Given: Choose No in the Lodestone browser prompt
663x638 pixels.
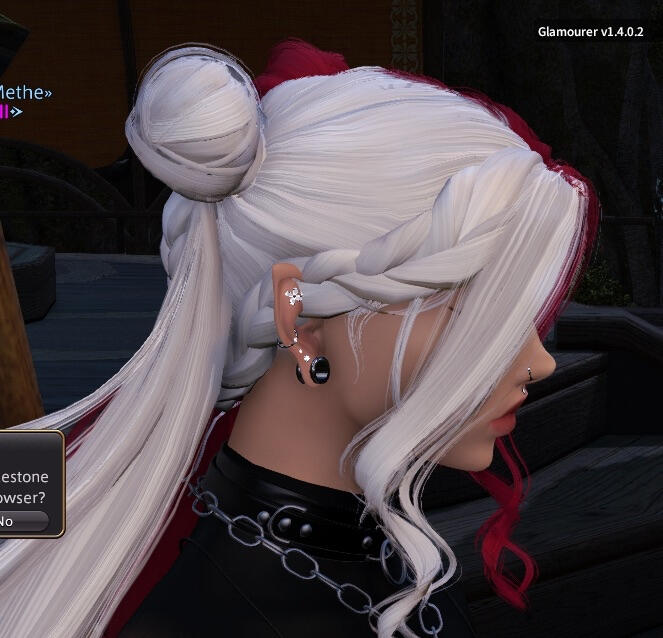Looking at the screenshot, I should pos(18,521).
